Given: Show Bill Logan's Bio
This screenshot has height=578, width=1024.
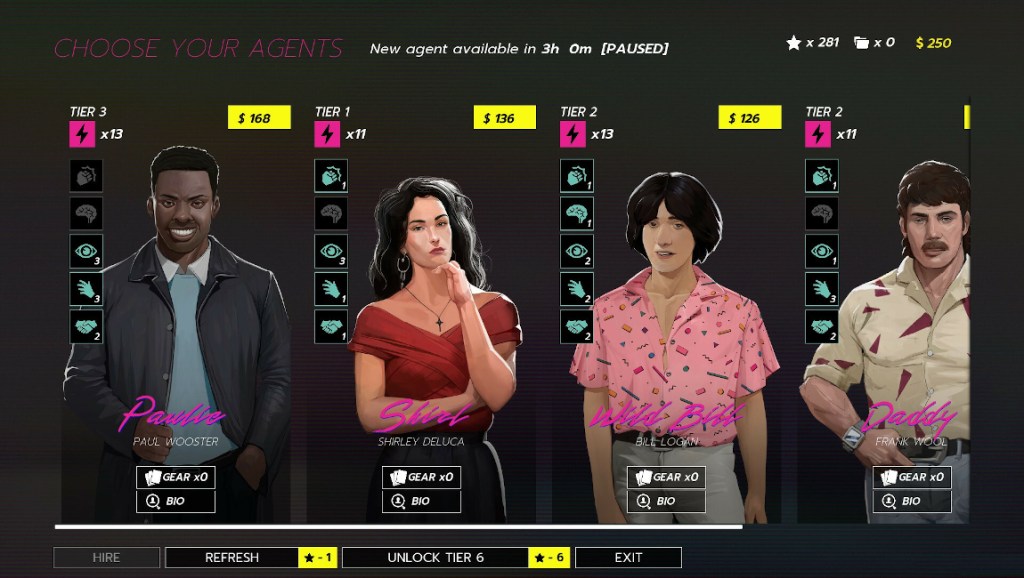Looking at the screenshot, I should (x=666, y=501).
